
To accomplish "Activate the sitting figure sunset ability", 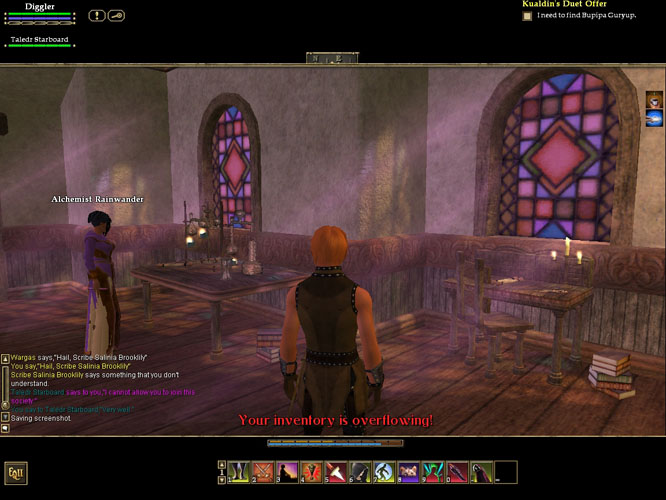I will (287, 471).
